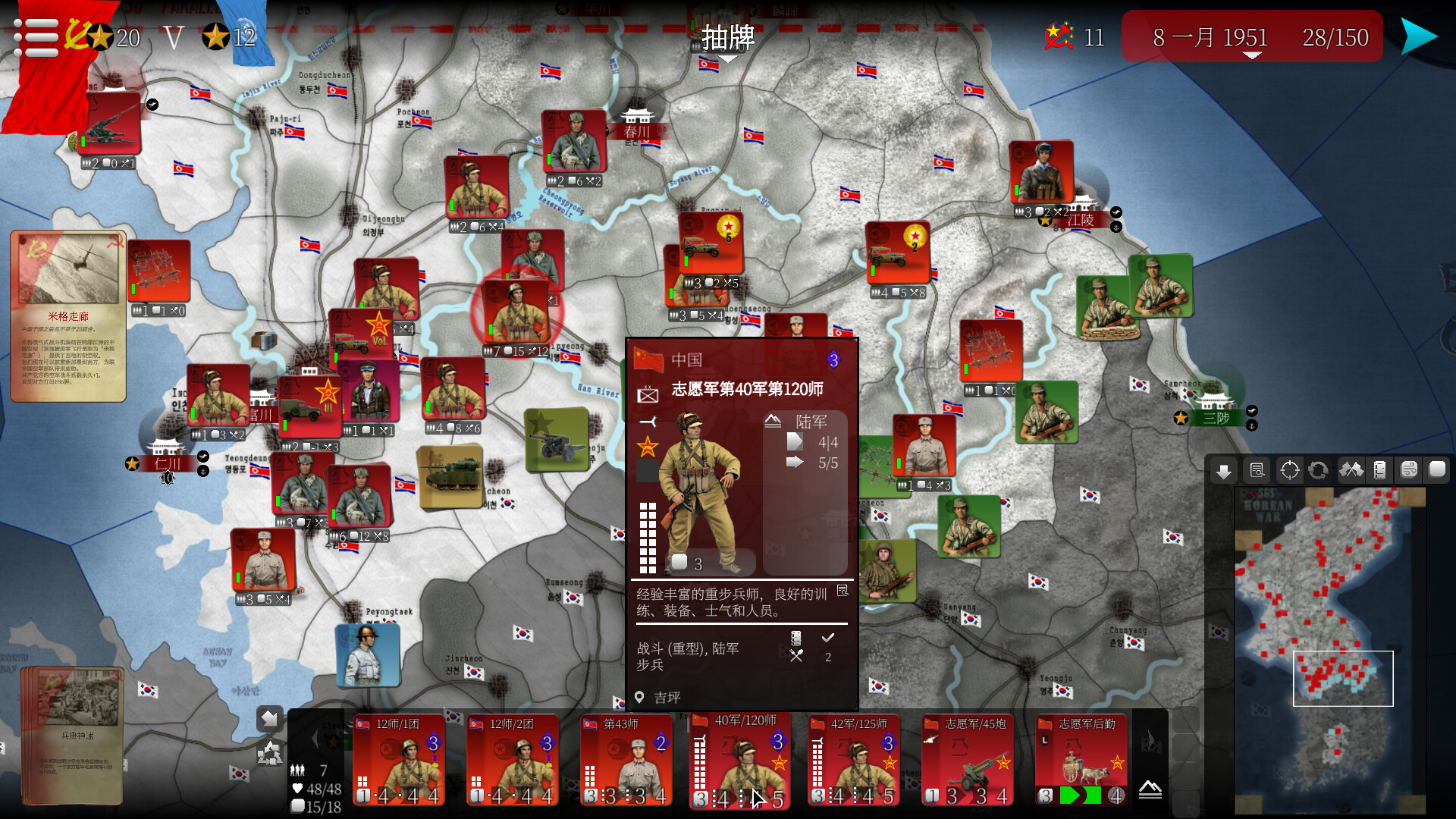Toggle the embark circle icon beside 江陵
This screenshot has height=819, width=1456.
click(x=1116, y=227)
